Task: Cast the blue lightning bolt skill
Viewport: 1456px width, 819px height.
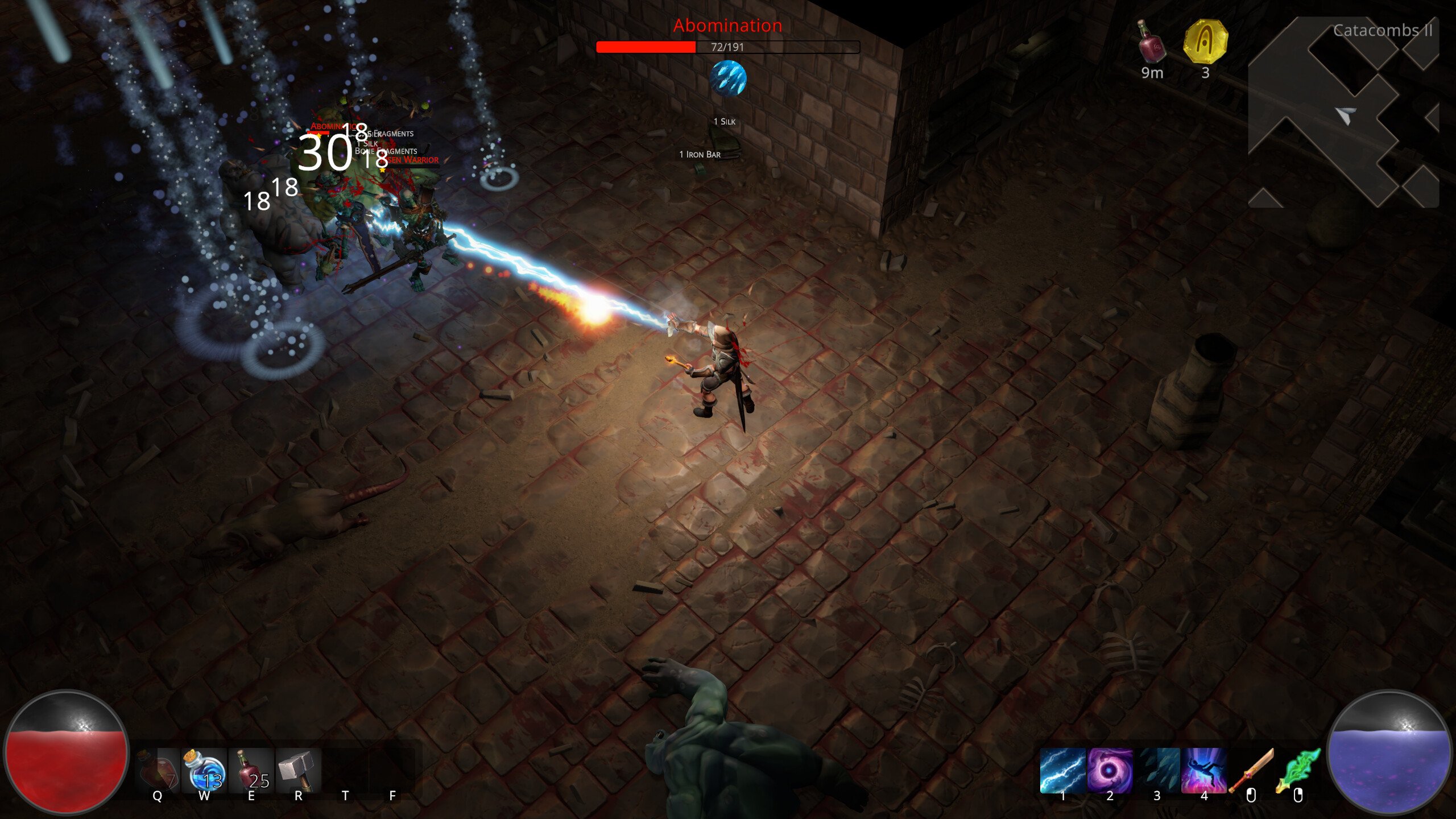Action: pos(1062,771)
